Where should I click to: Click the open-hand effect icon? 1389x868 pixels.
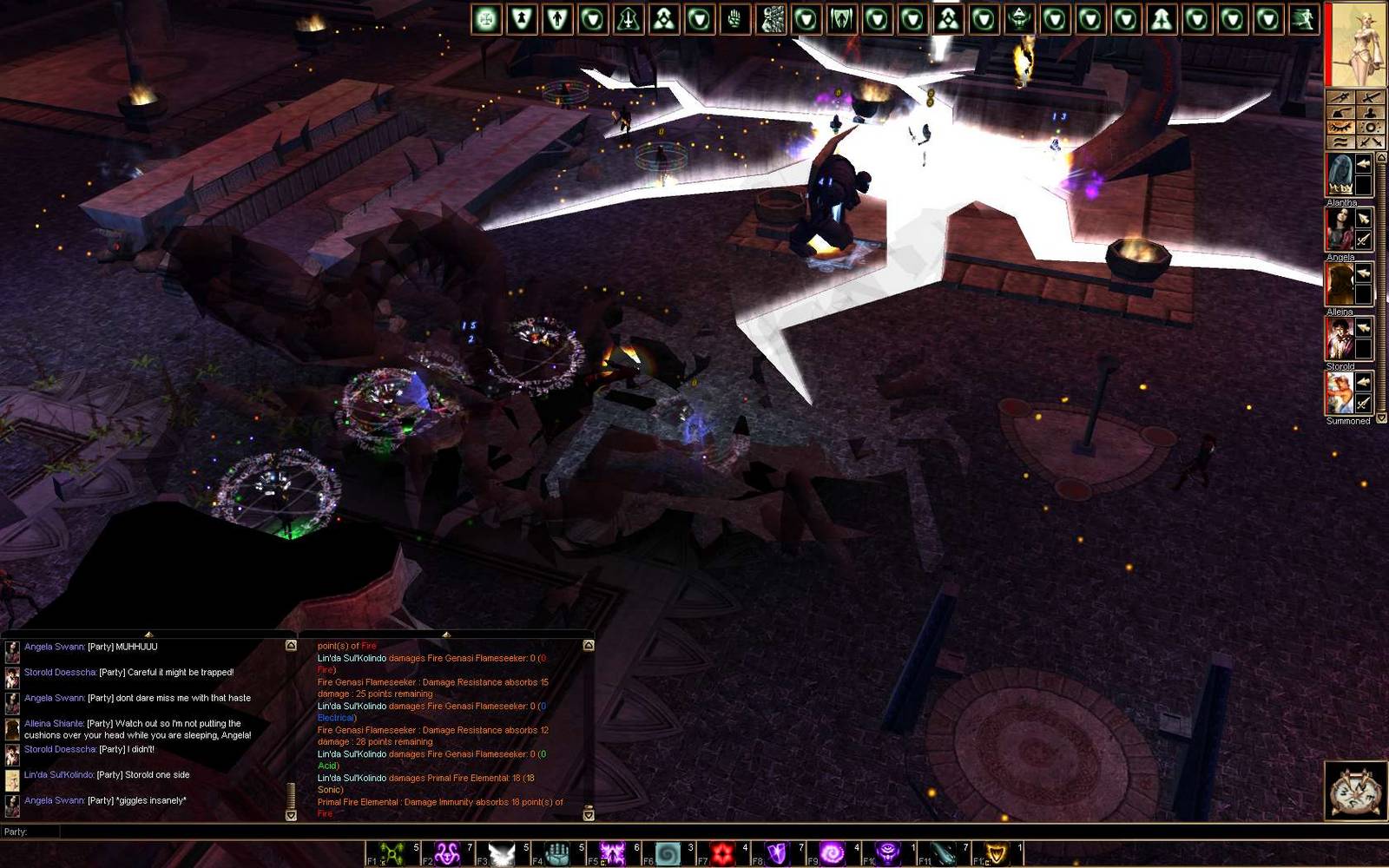(735, 19)
